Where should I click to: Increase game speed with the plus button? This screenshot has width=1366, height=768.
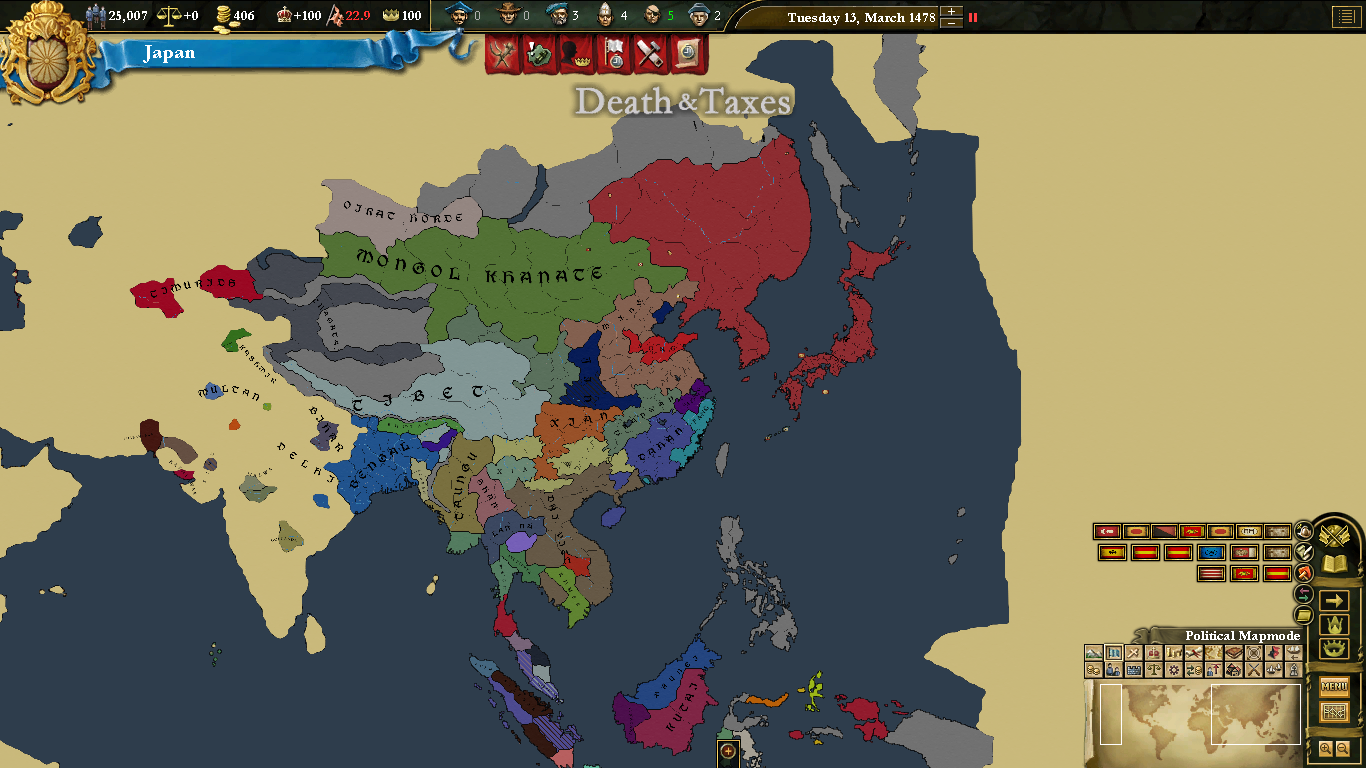[952, 12]
